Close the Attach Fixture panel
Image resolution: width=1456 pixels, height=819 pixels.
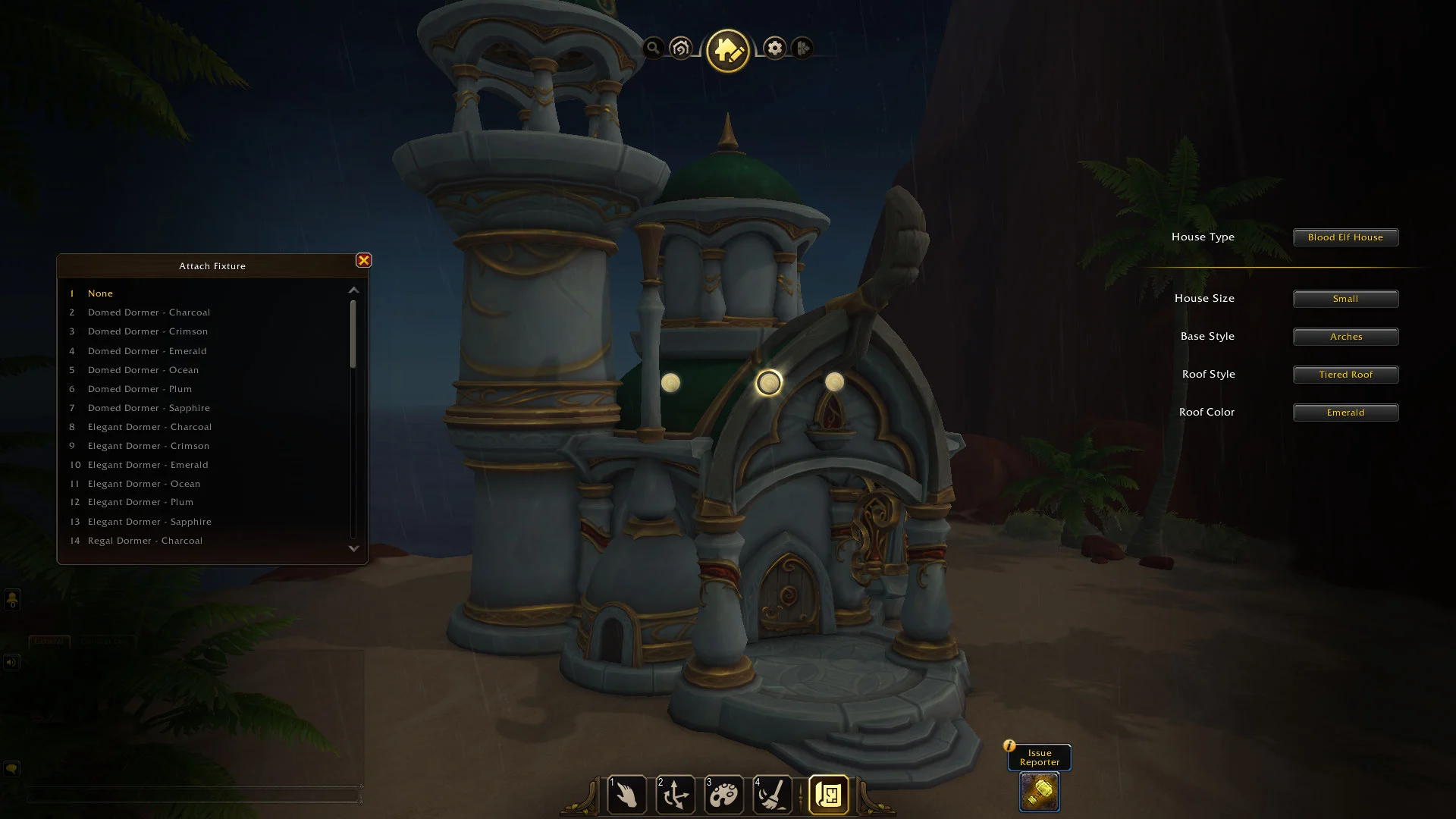point(364,261)
